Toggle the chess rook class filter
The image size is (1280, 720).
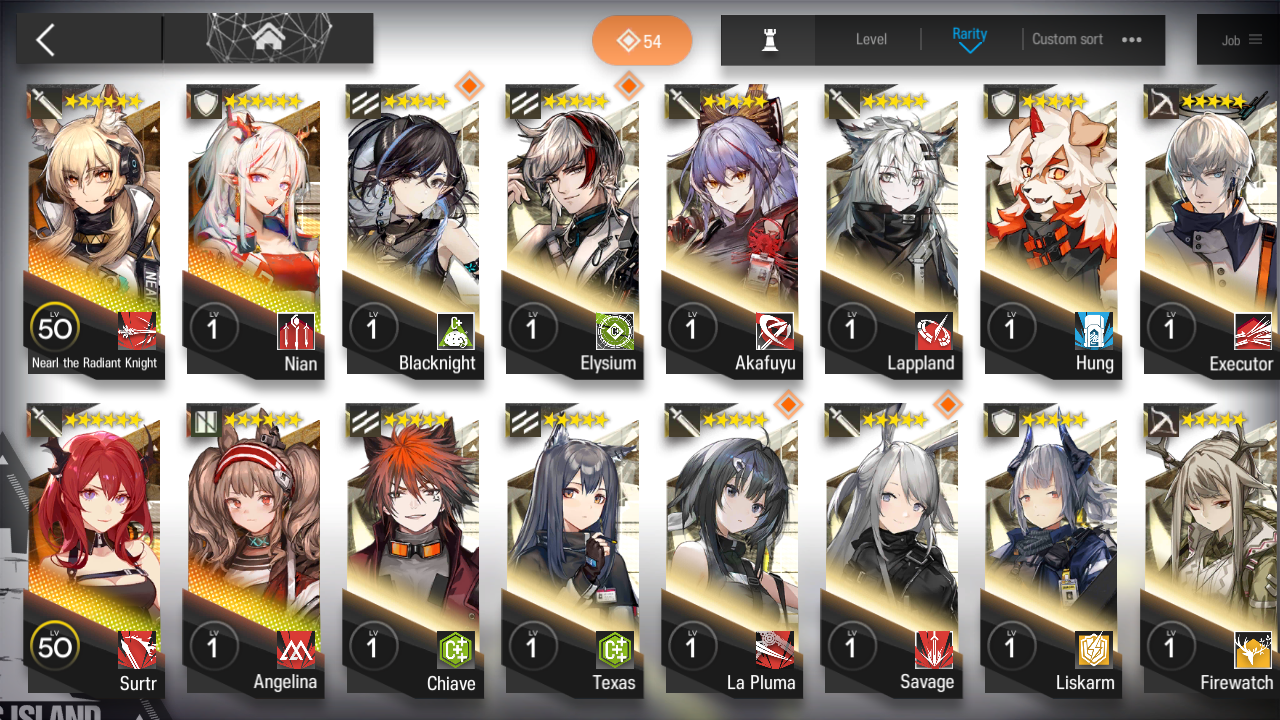pyautogui.click(x=769, y=40)
